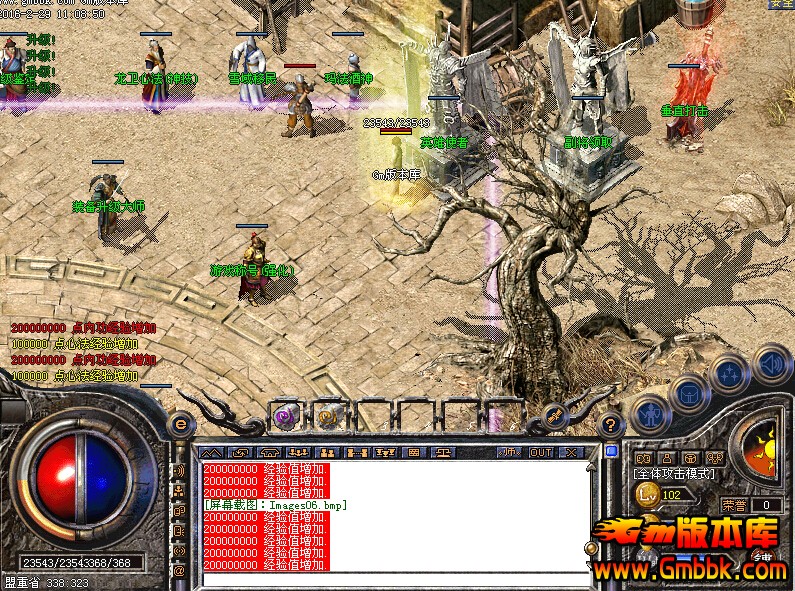Open the scales trade button on chat toolbar
Viewport: 795px width, 591px height.
(x=442, y=453)
